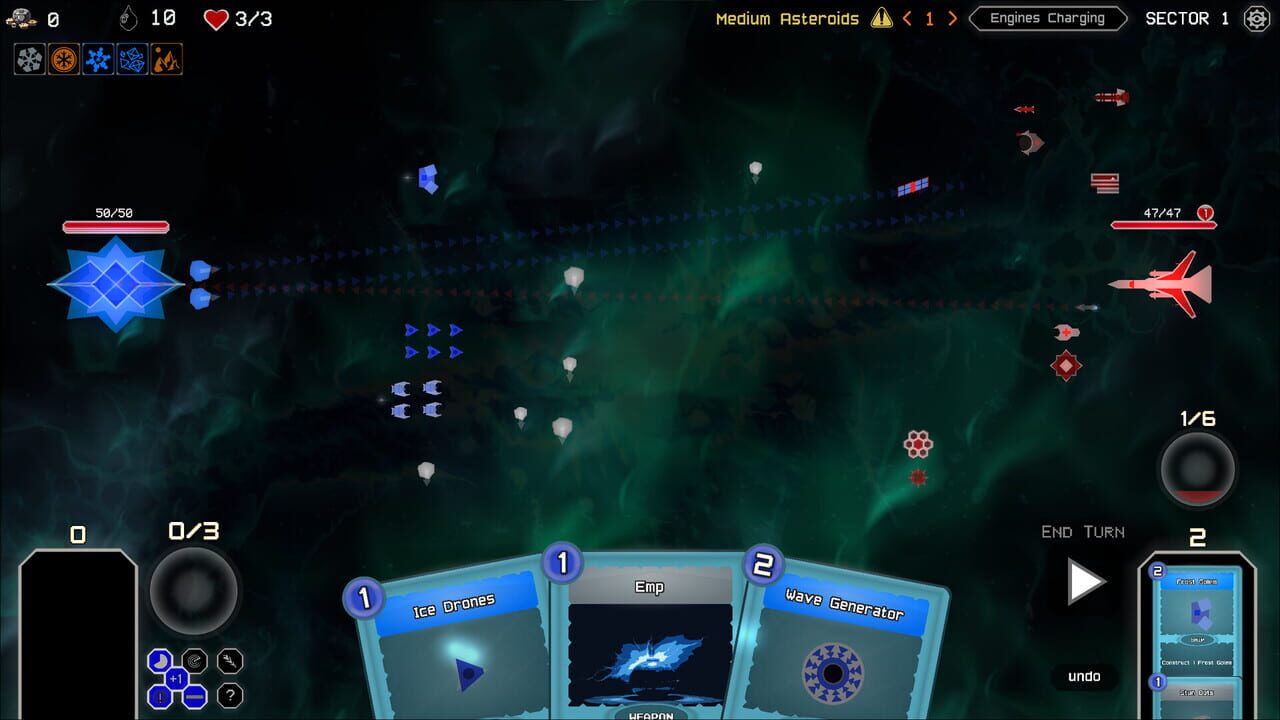This screenshot has width=1280, height=720.
Task: Select the blue snowflake status icon
Action: pos(96,60)
